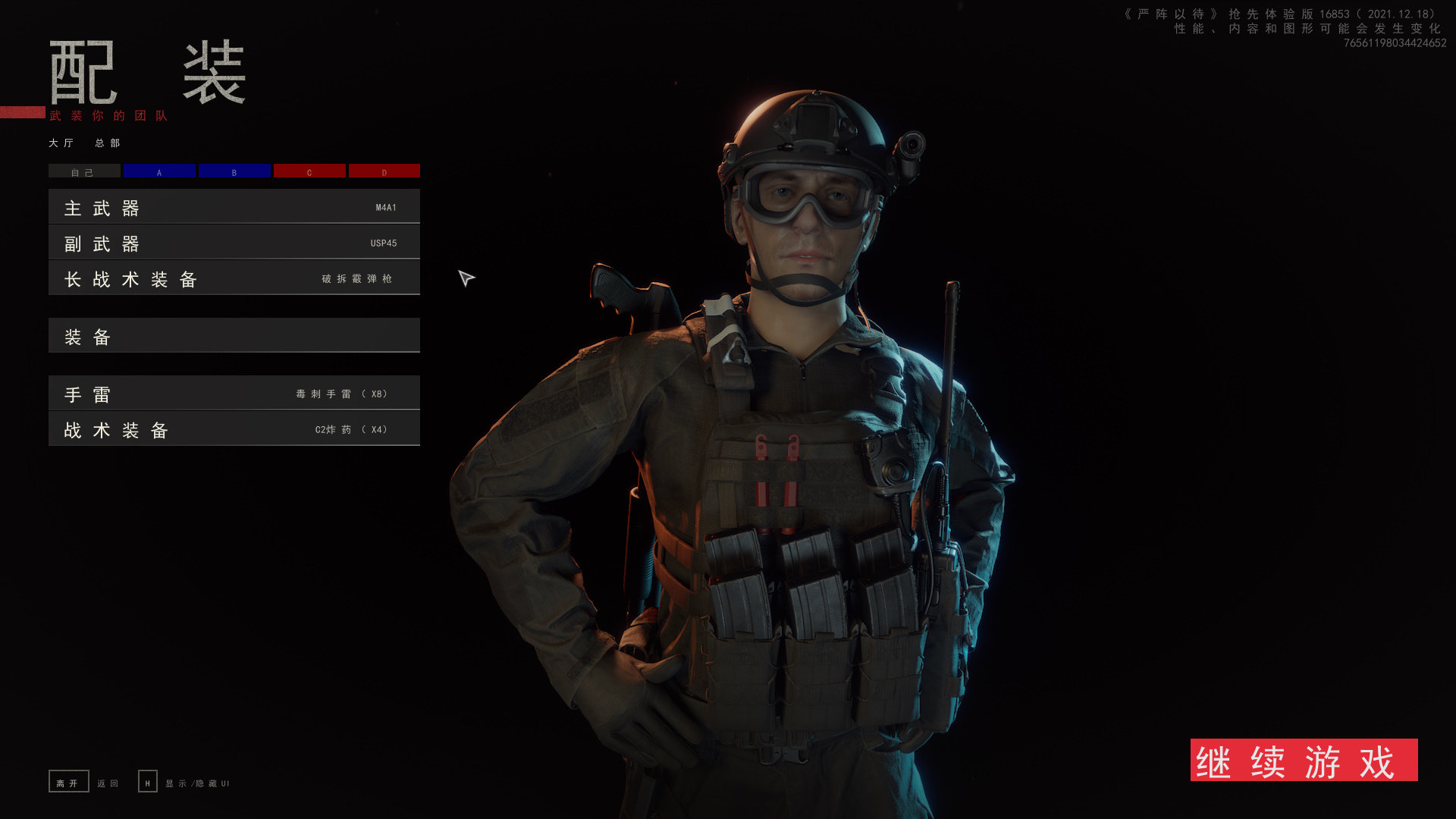Select red team member C tab
This screenshot has width=1456, height=819.
coord(309,171)
